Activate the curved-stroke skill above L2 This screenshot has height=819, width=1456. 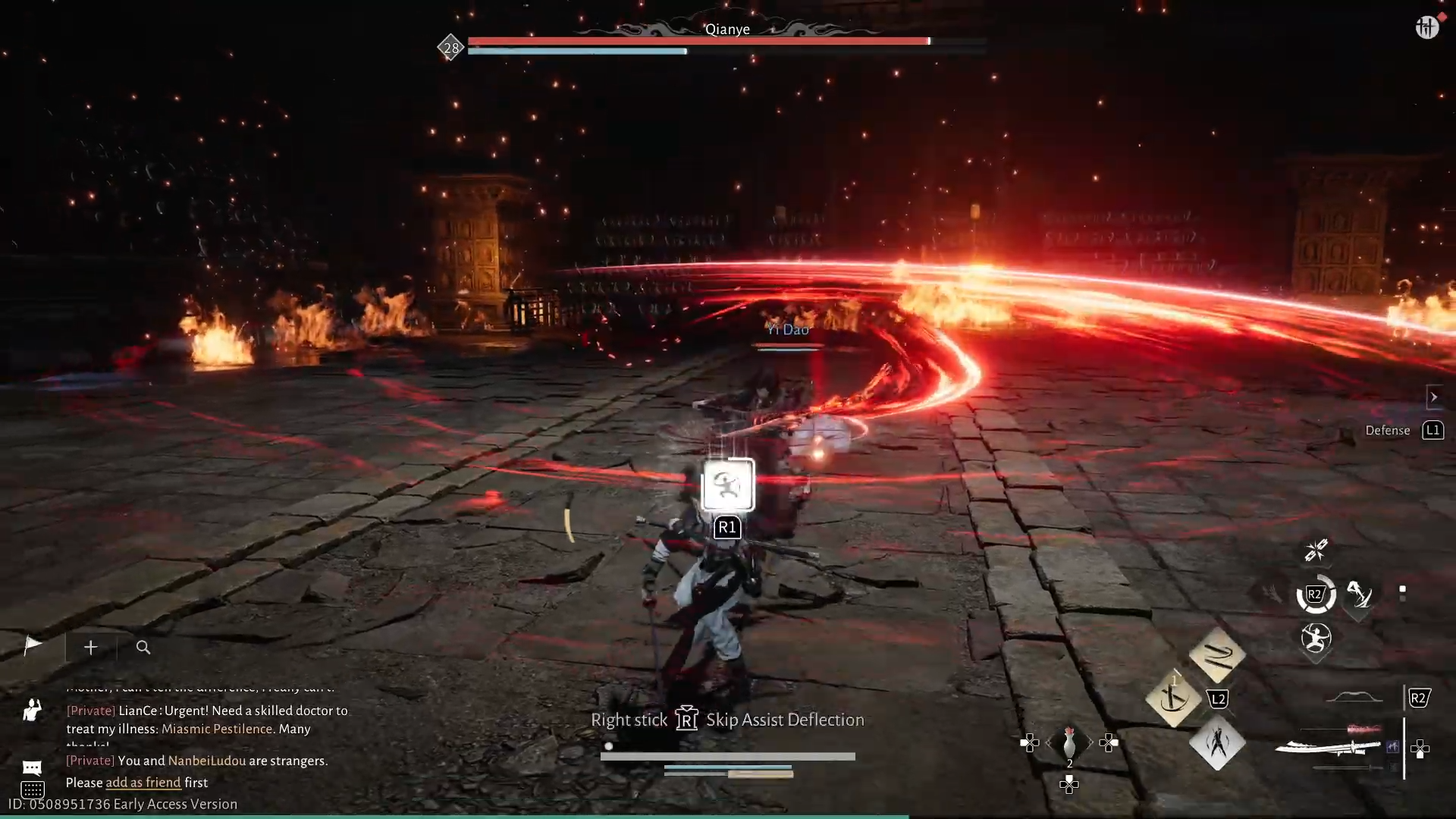coord(1217,656)
